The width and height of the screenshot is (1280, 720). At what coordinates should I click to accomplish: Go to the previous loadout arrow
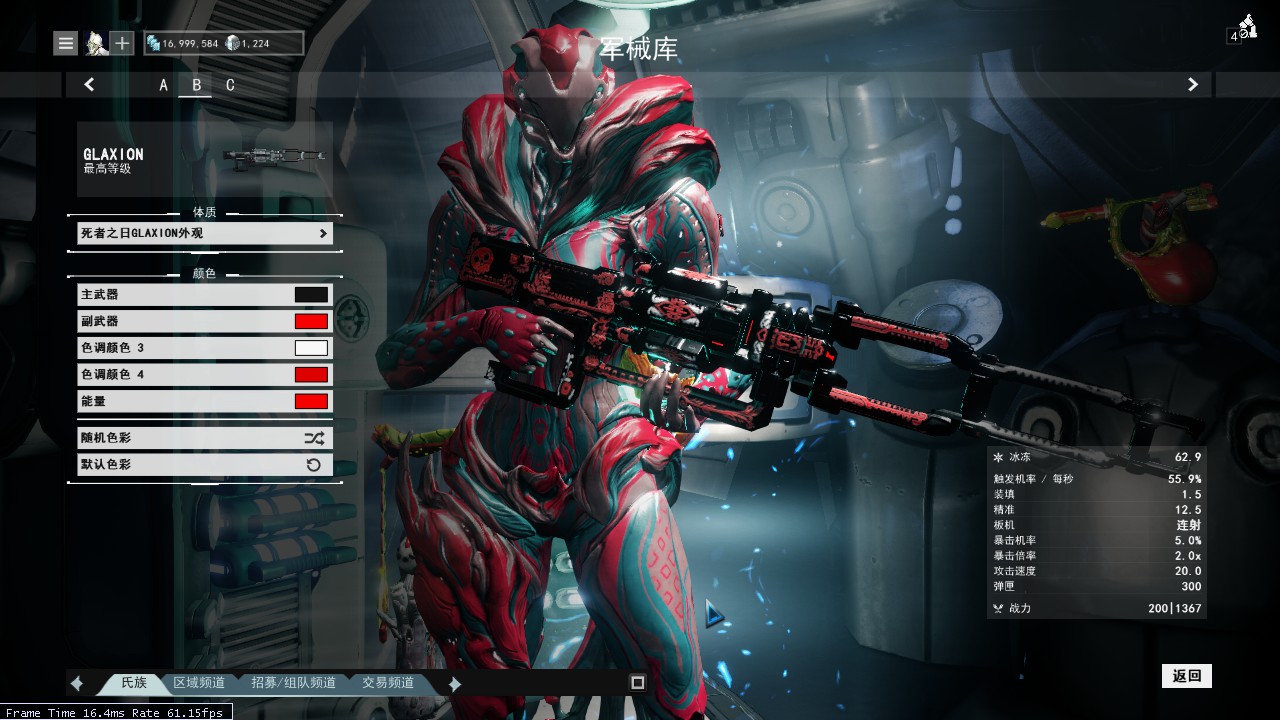point(89,85)
